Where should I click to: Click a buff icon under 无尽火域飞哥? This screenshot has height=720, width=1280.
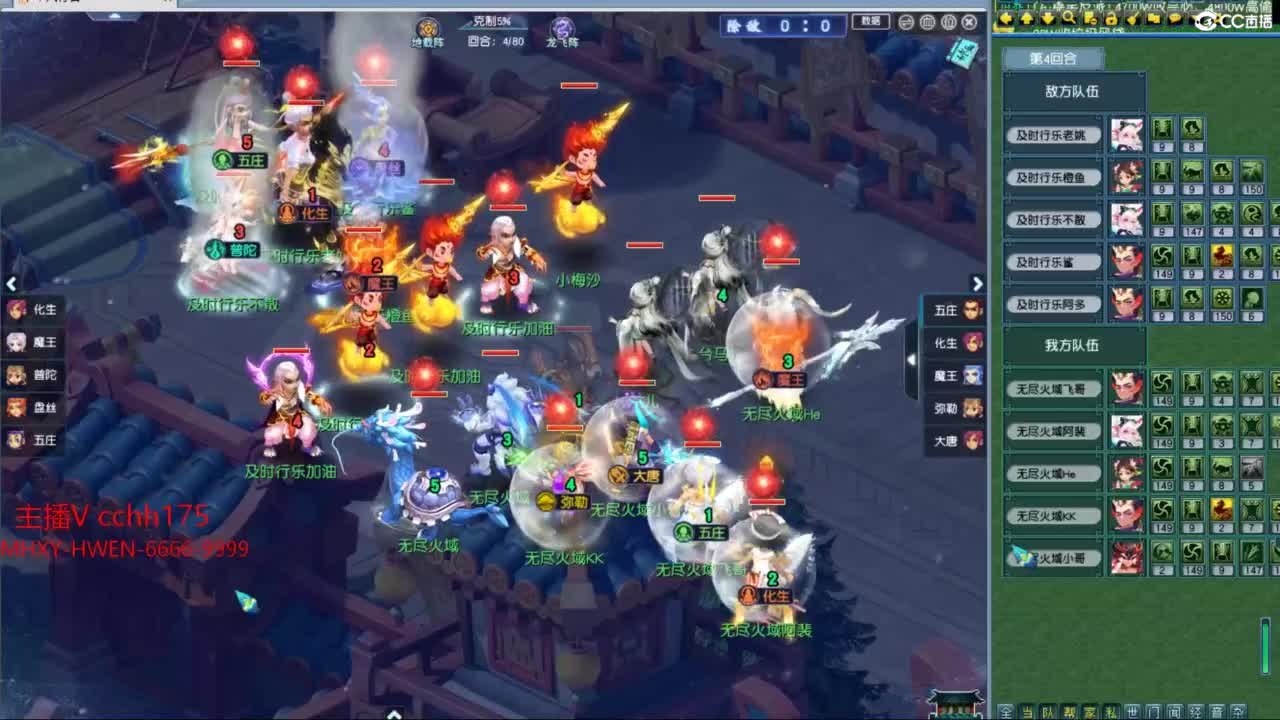1163,385
